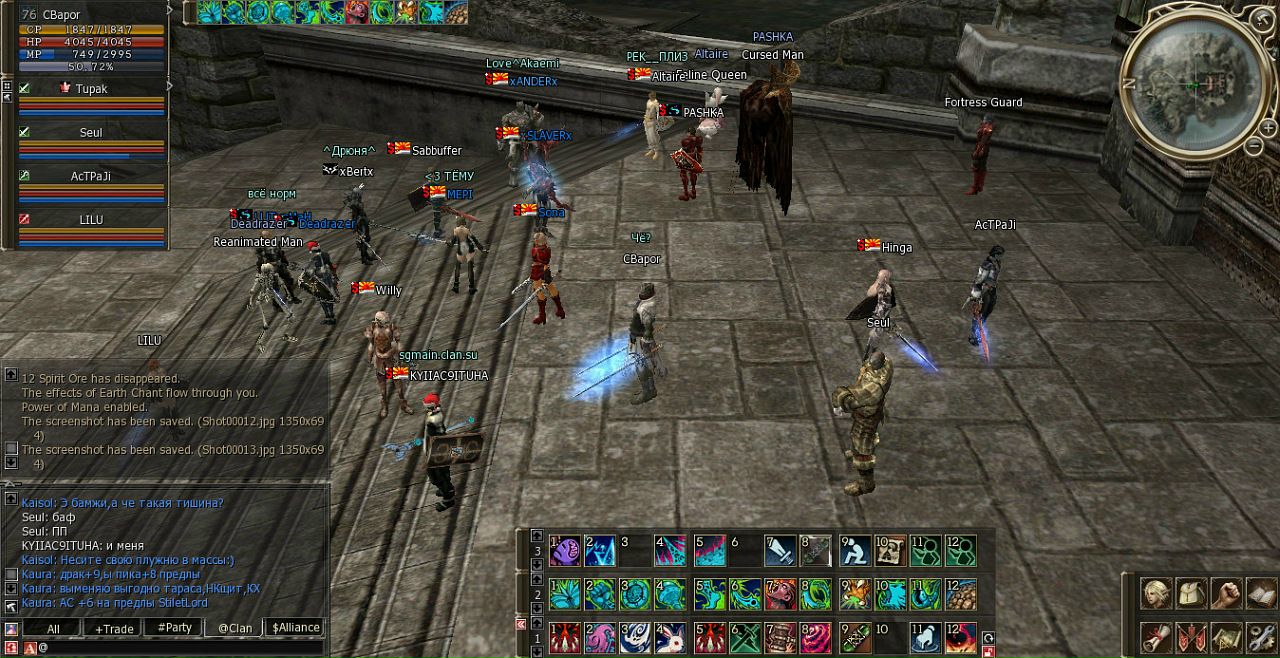Open the actions fist icon
1280x658 pixels.
click(1225, 594)
